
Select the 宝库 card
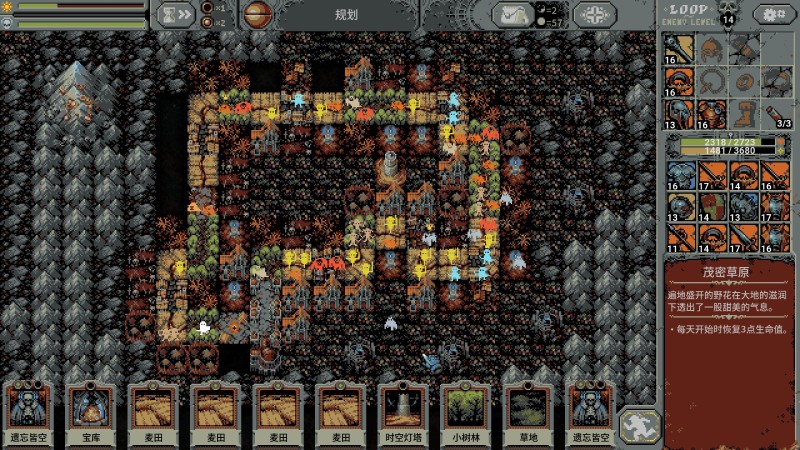[93, 410]
